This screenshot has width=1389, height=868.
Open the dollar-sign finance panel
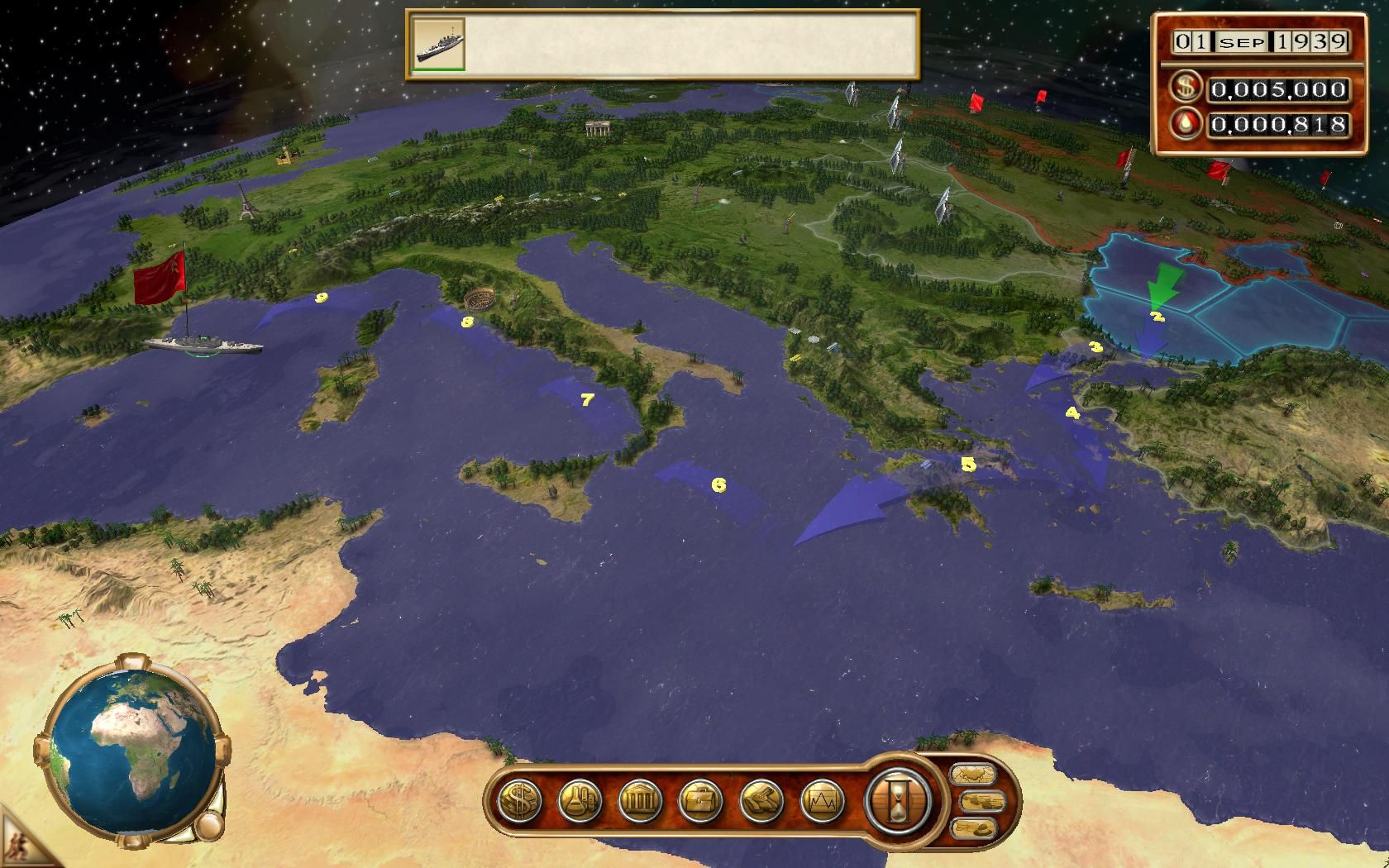[x=520, y=800]
